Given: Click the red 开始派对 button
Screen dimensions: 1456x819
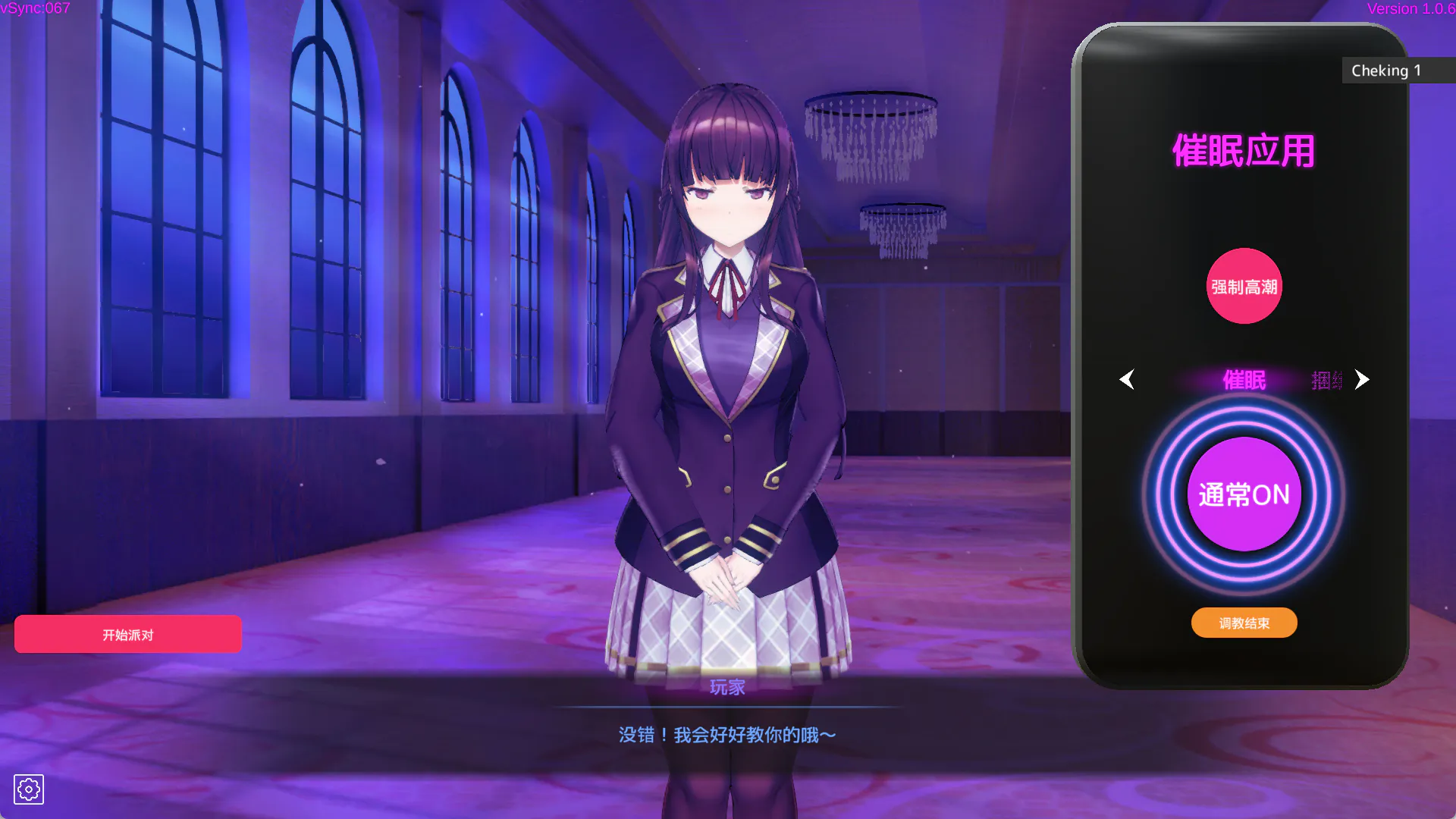Looking at the screenshot, I should (x=127, y=634).
